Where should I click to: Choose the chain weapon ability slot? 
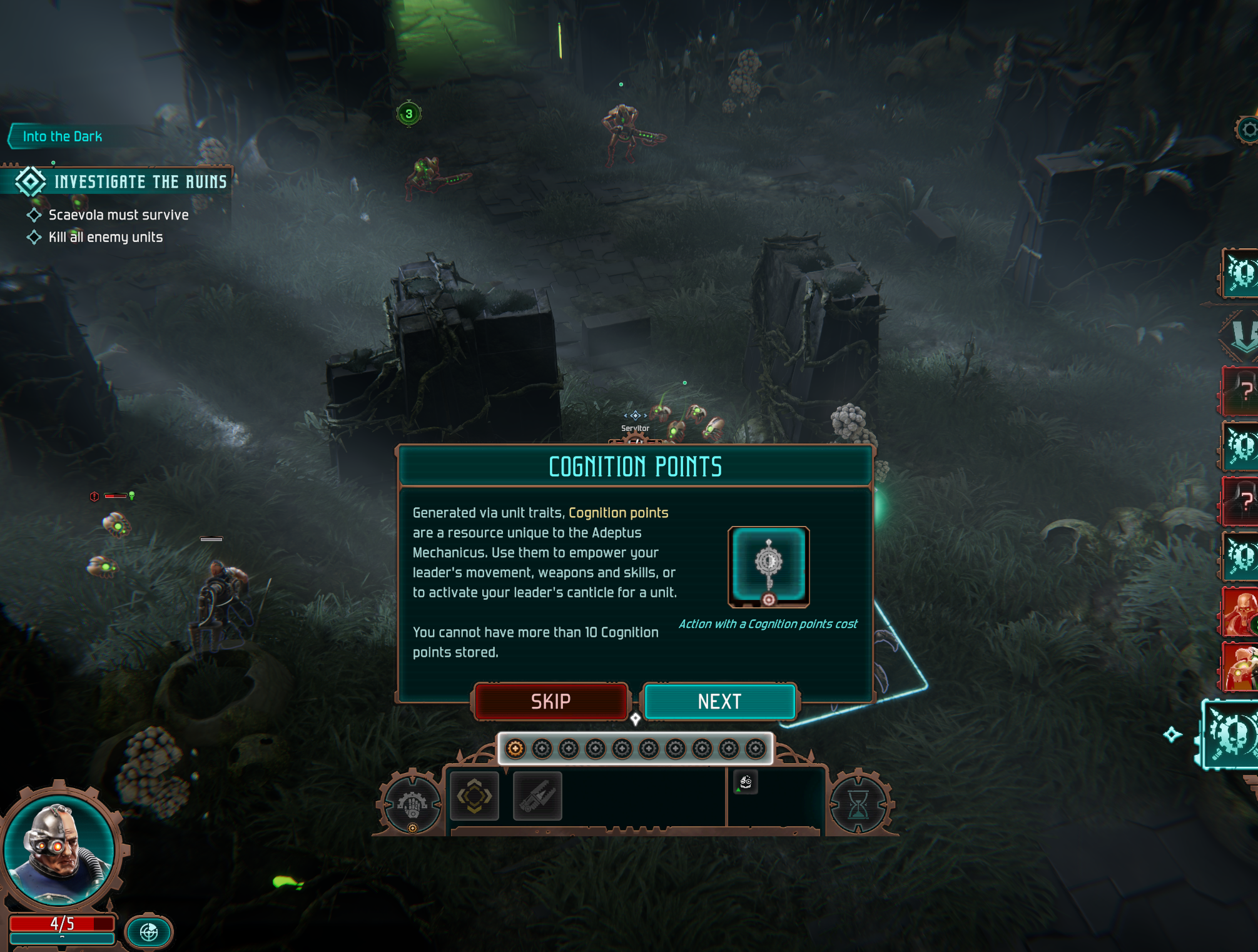[x=537, y=796]
